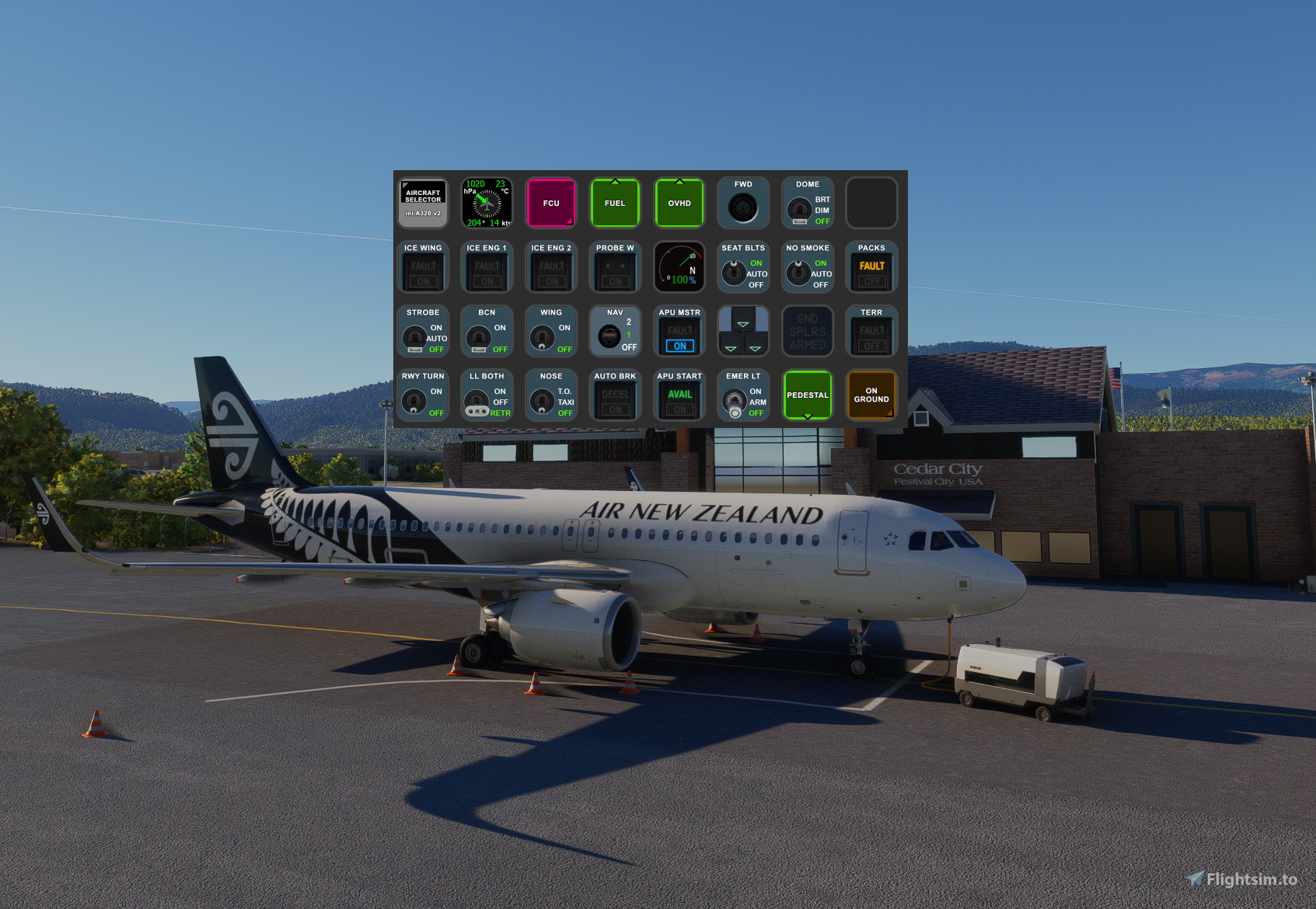
Task: Select the ON GROUND button
Action: click(x=871, y=395)
